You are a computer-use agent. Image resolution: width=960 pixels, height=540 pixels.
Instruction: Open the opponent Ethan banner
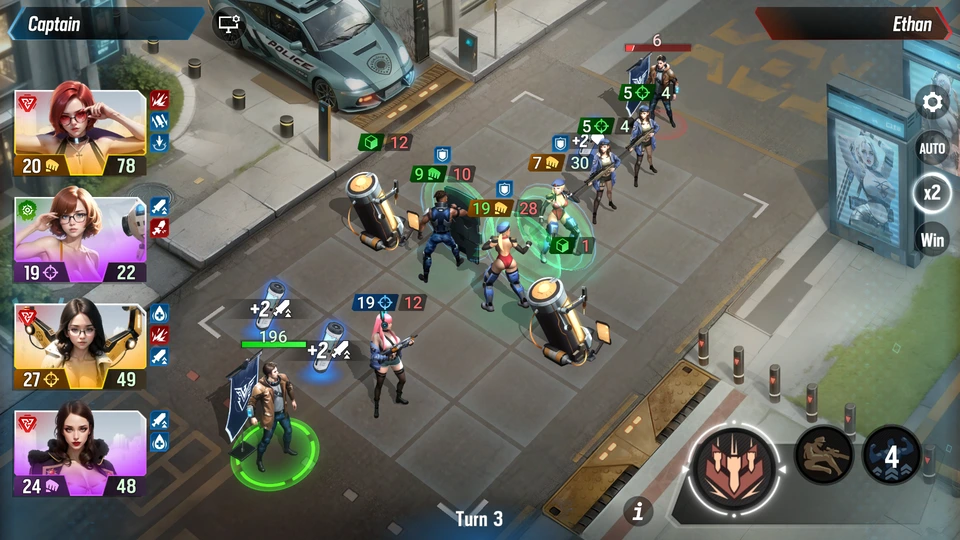853,24
